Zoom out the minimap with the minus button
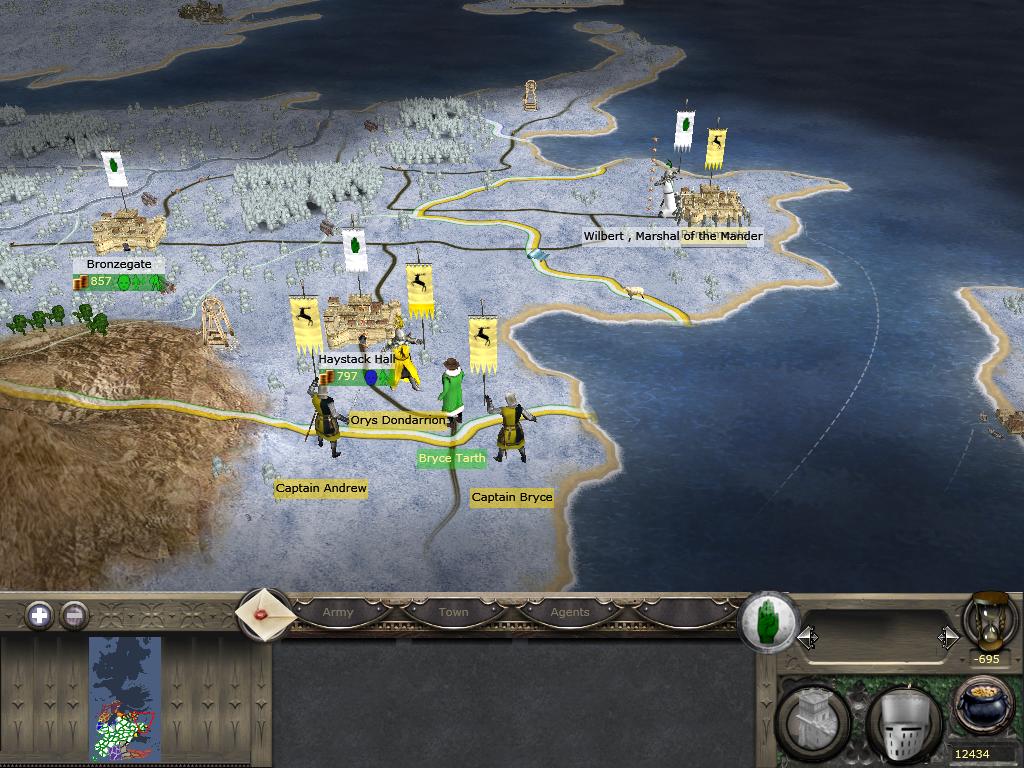 (74, 615)
